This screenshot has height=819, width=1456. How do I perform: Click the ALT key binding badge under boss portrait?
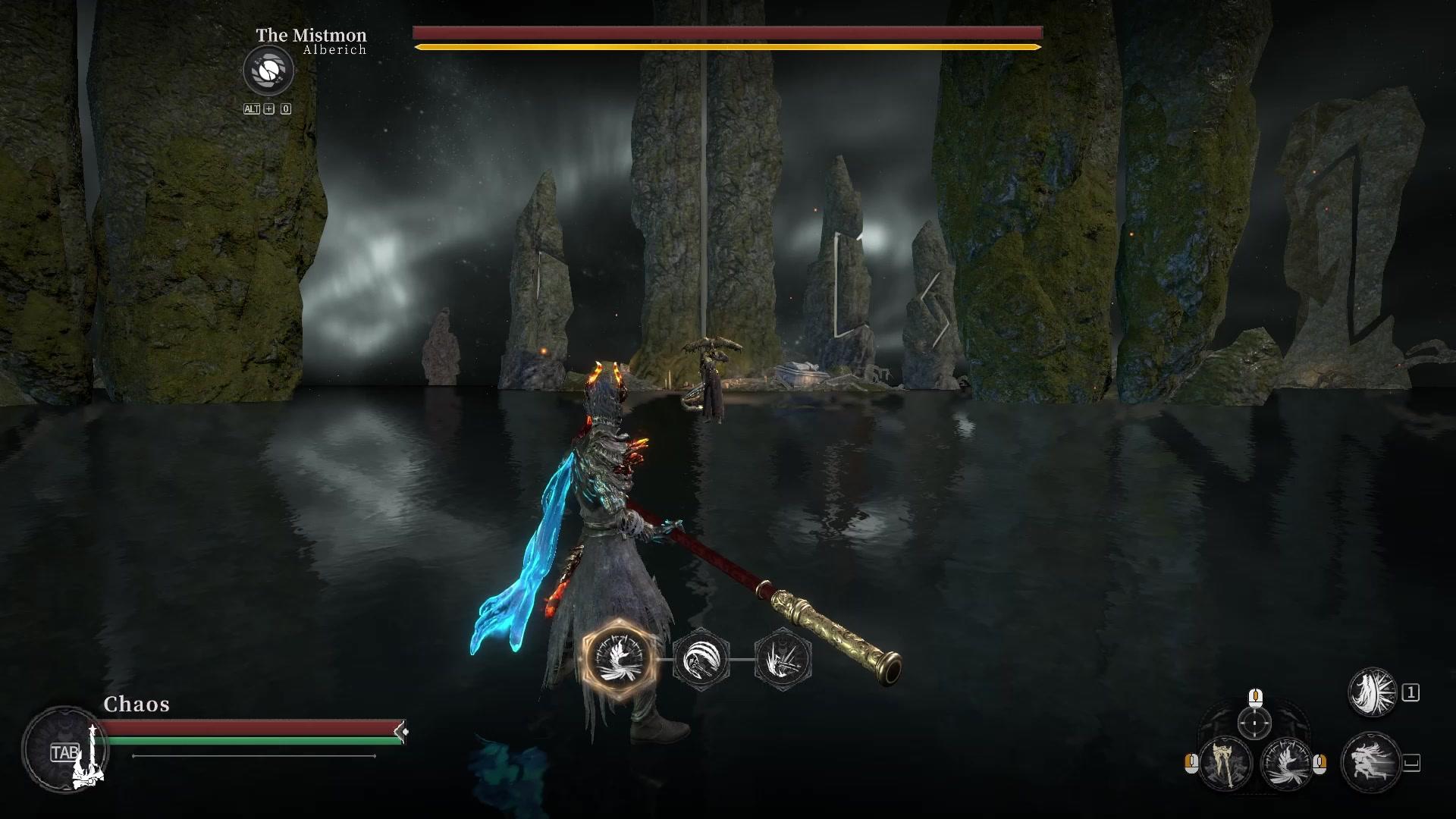251,108
